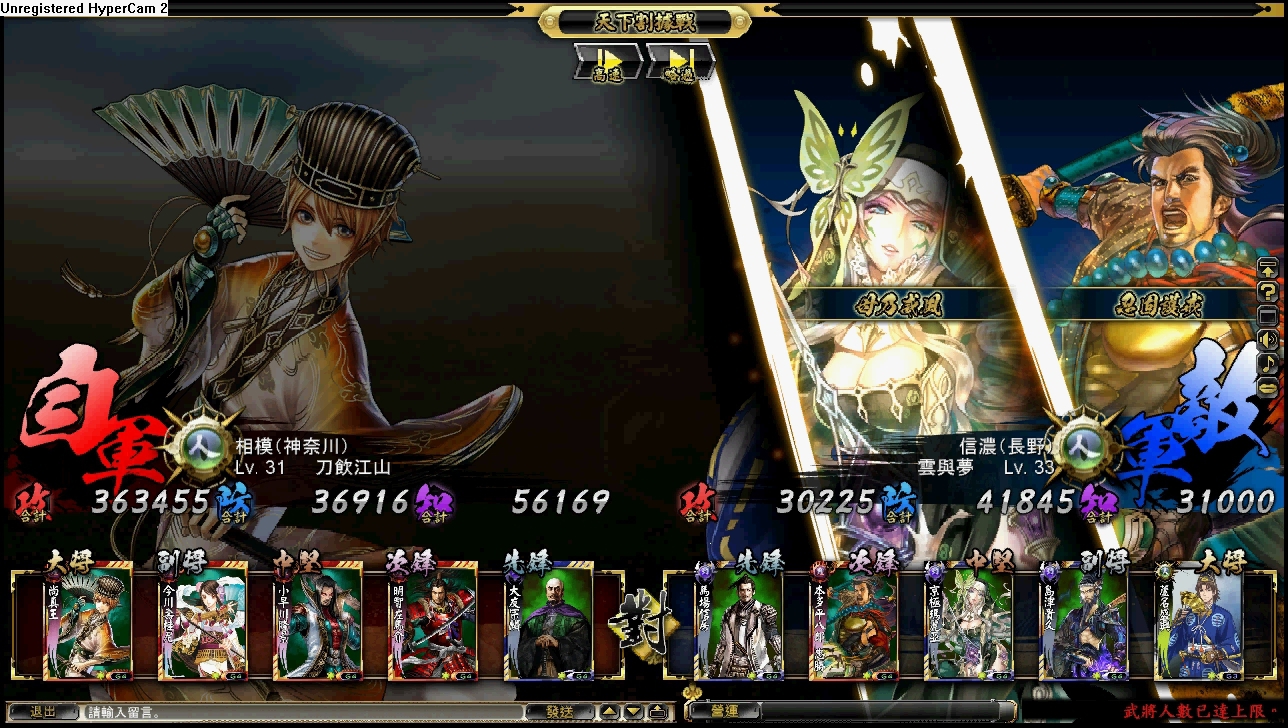Open the question mark help icon

[1267, 292]
